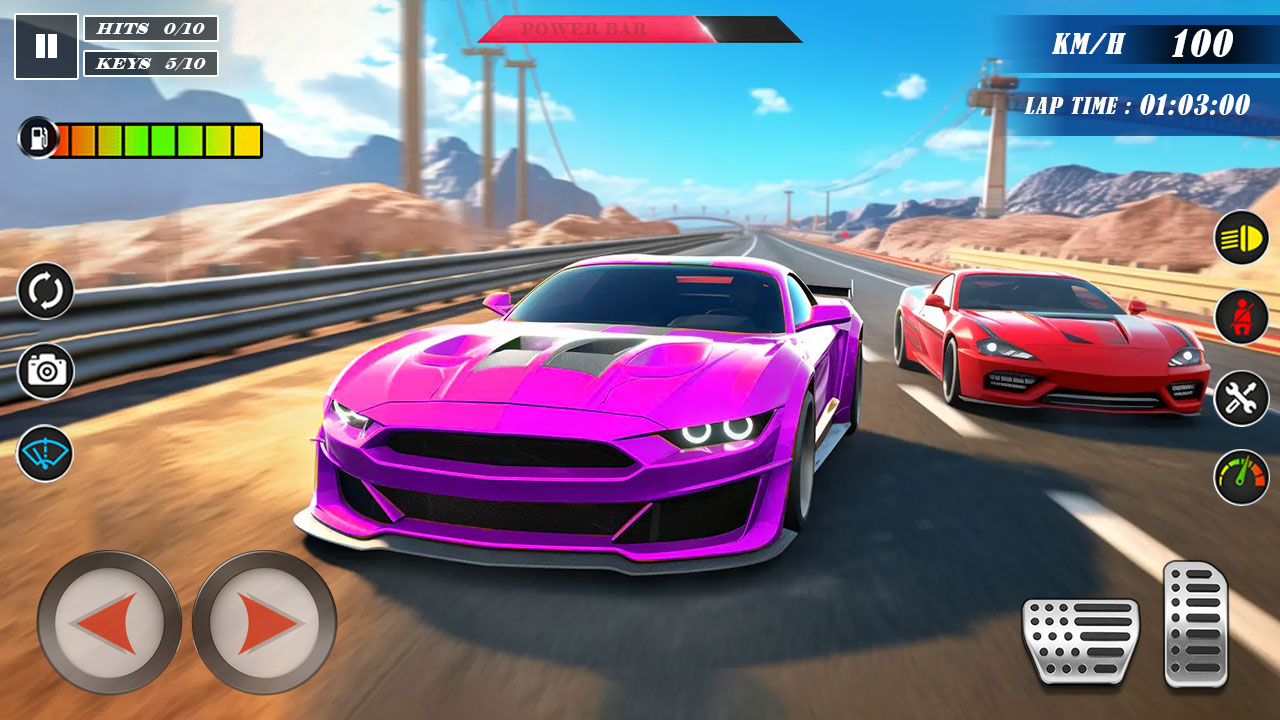Click the HITS 0/10 counter

click(x=148, y=29)
